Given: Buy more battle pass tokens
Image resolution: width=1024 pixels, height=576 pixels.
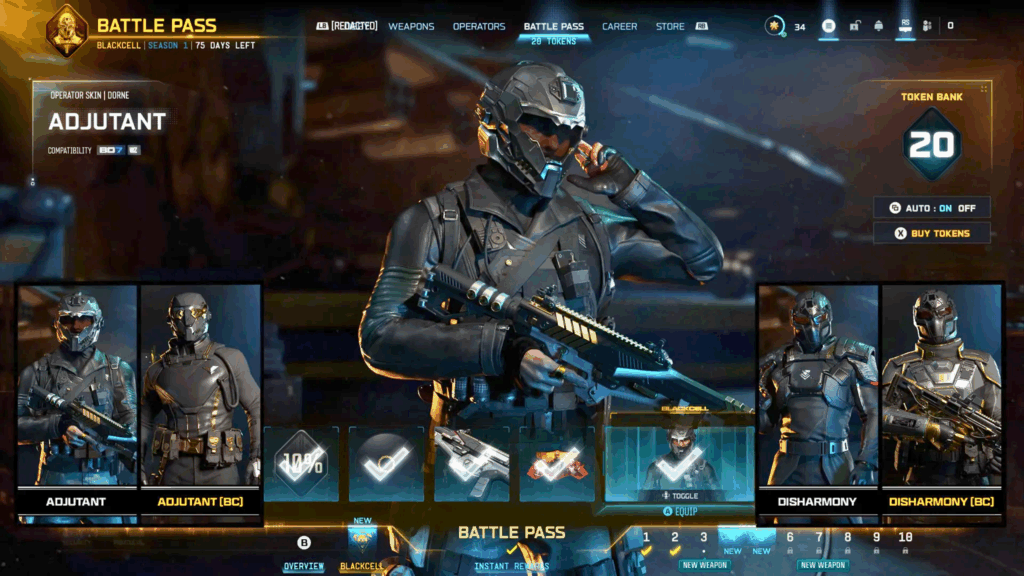Looking at the screenshot, I should click(932, 233).
